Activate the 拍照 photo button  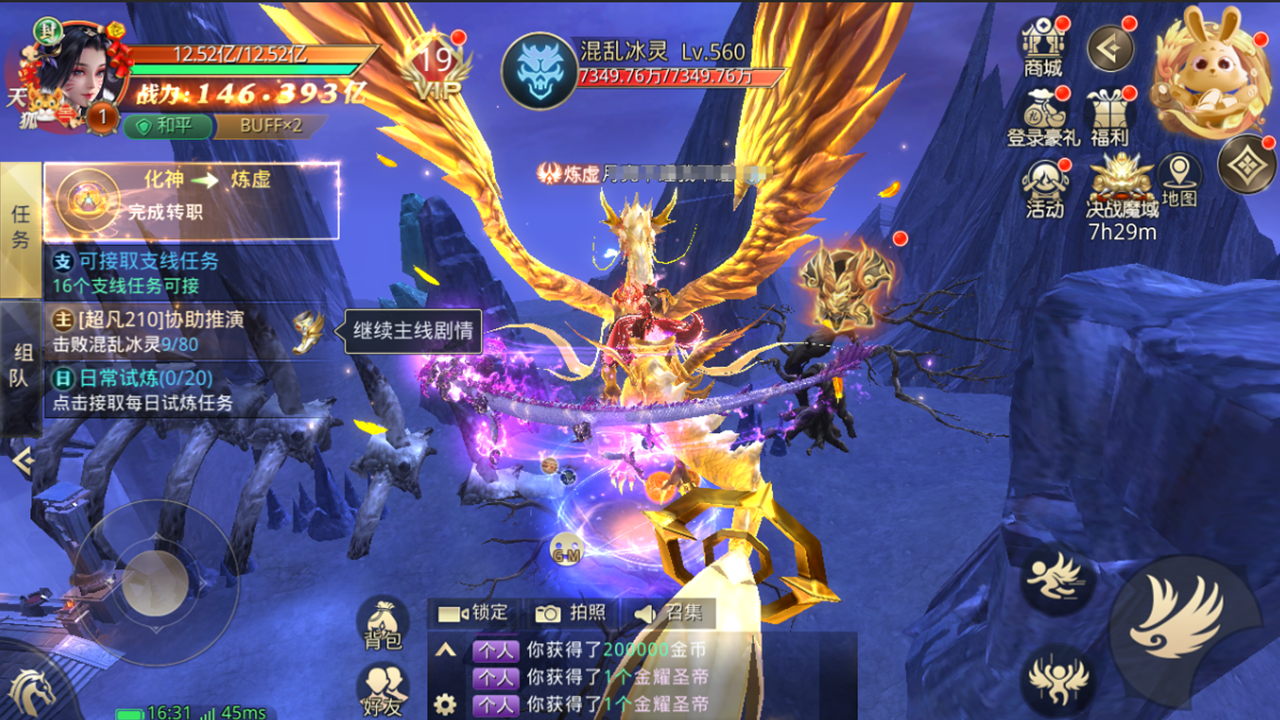pyautogui.click(x=571, y=613)
